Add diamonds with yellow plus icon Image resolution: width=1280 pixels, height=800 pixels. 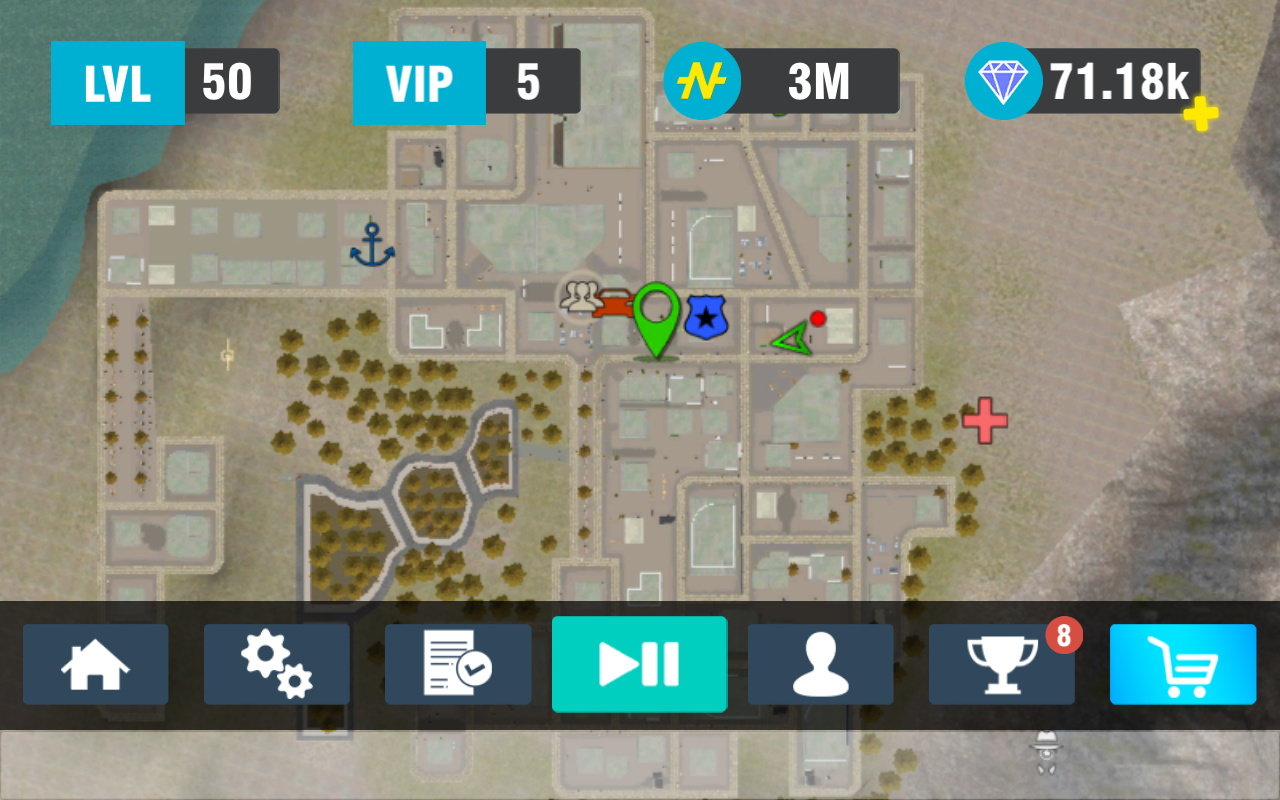1201,115
